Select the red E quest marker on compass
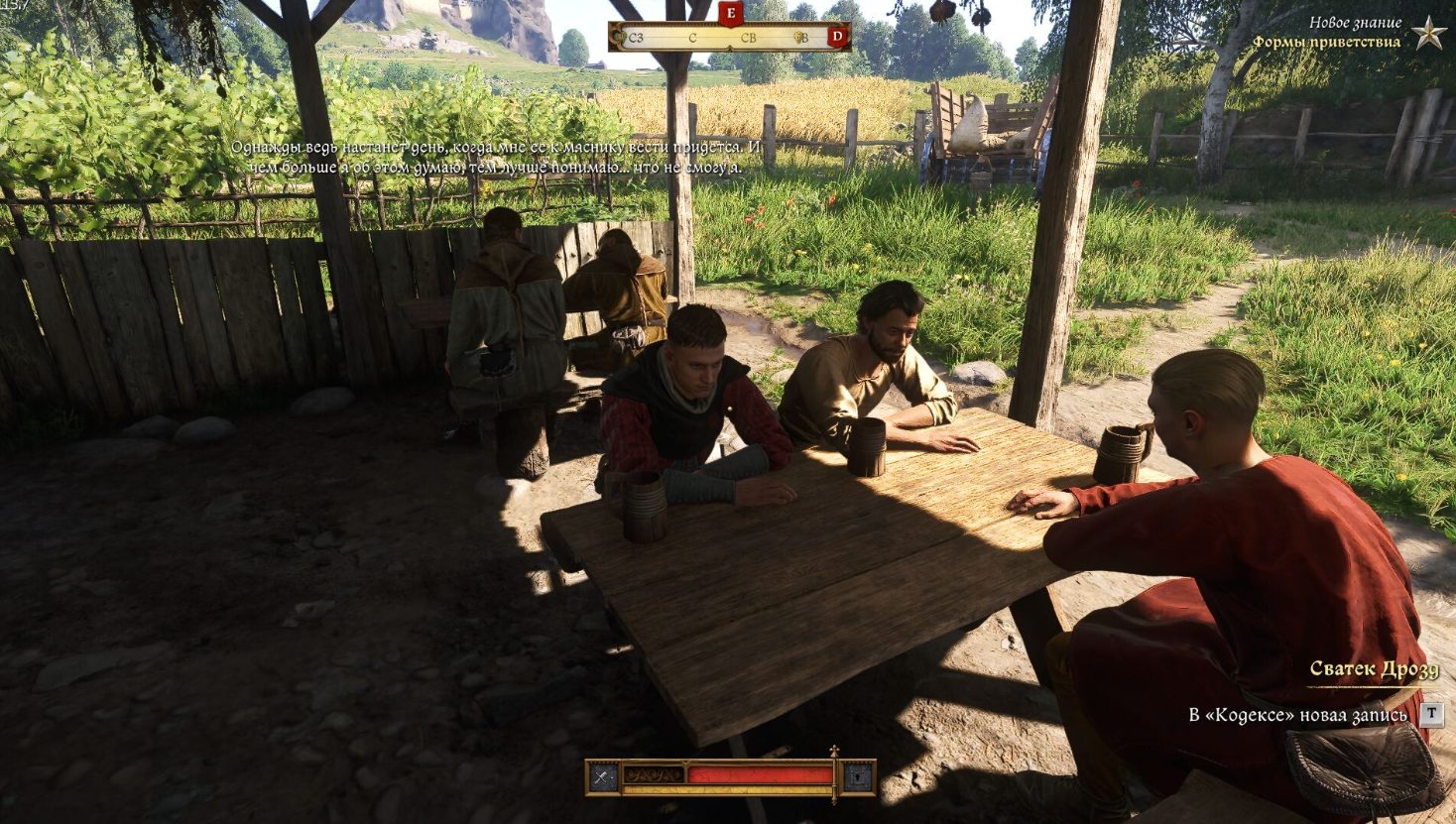 click(731, 14)
